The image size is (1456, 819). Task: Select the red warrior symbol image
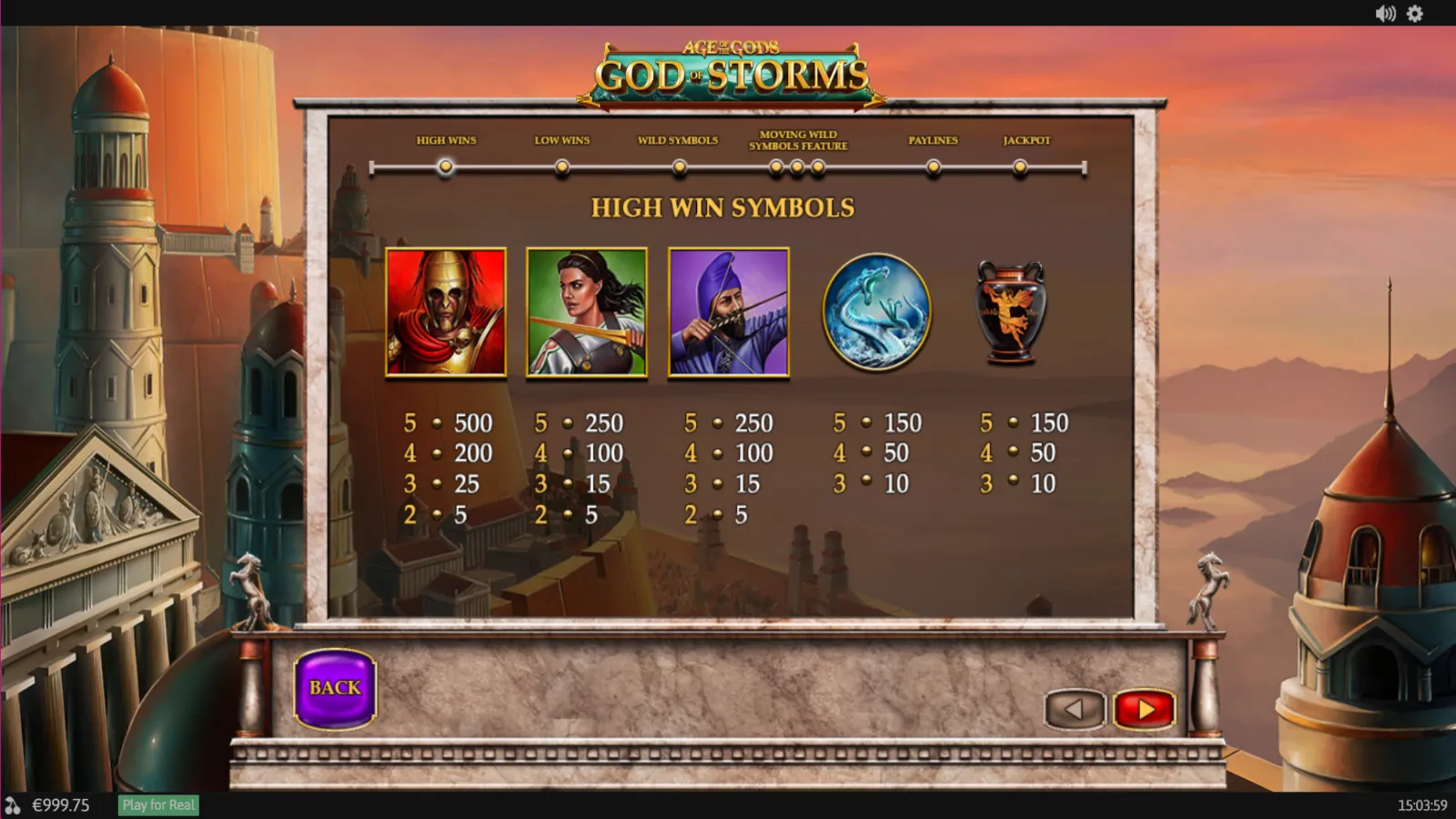(446, 312)
